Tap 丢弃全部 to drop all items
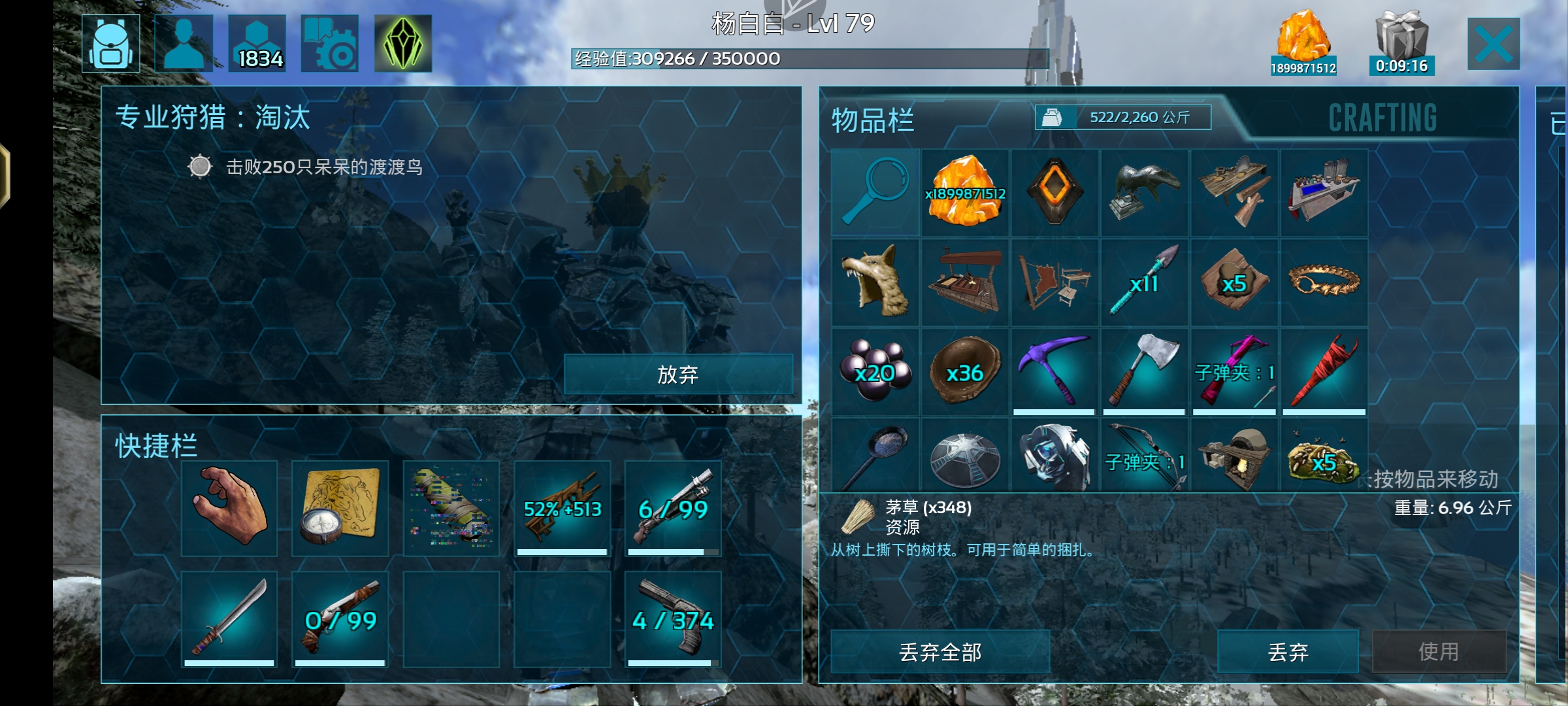The width and height of the screenshot is (1568, 706). 939,652
